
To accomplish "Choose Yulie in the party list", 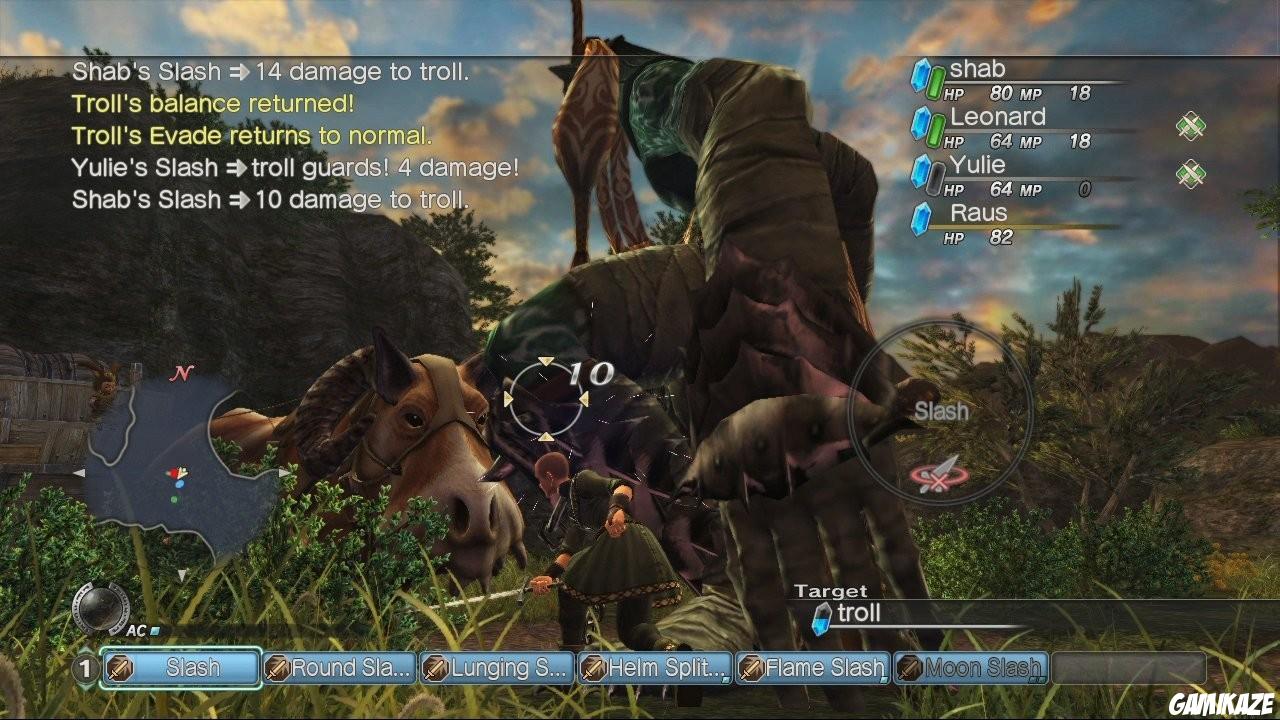I will (977, 165).
